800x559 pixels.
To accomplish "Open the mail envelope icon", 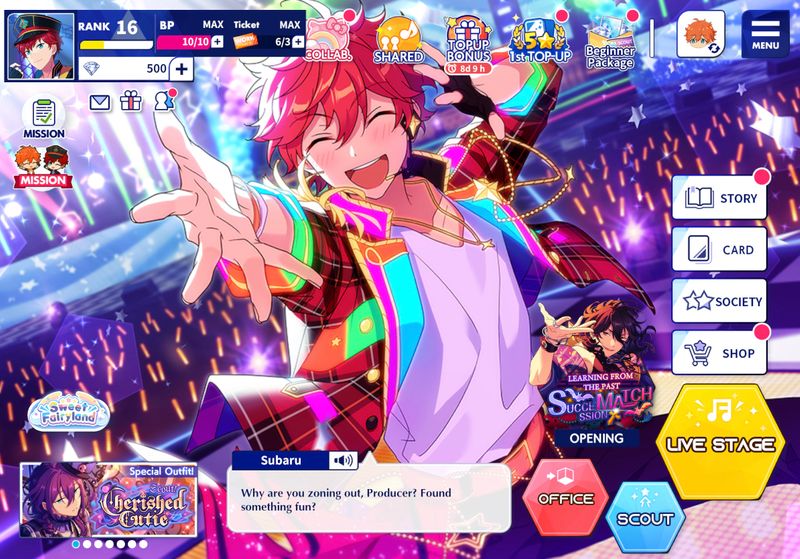I will pos(100,101).
